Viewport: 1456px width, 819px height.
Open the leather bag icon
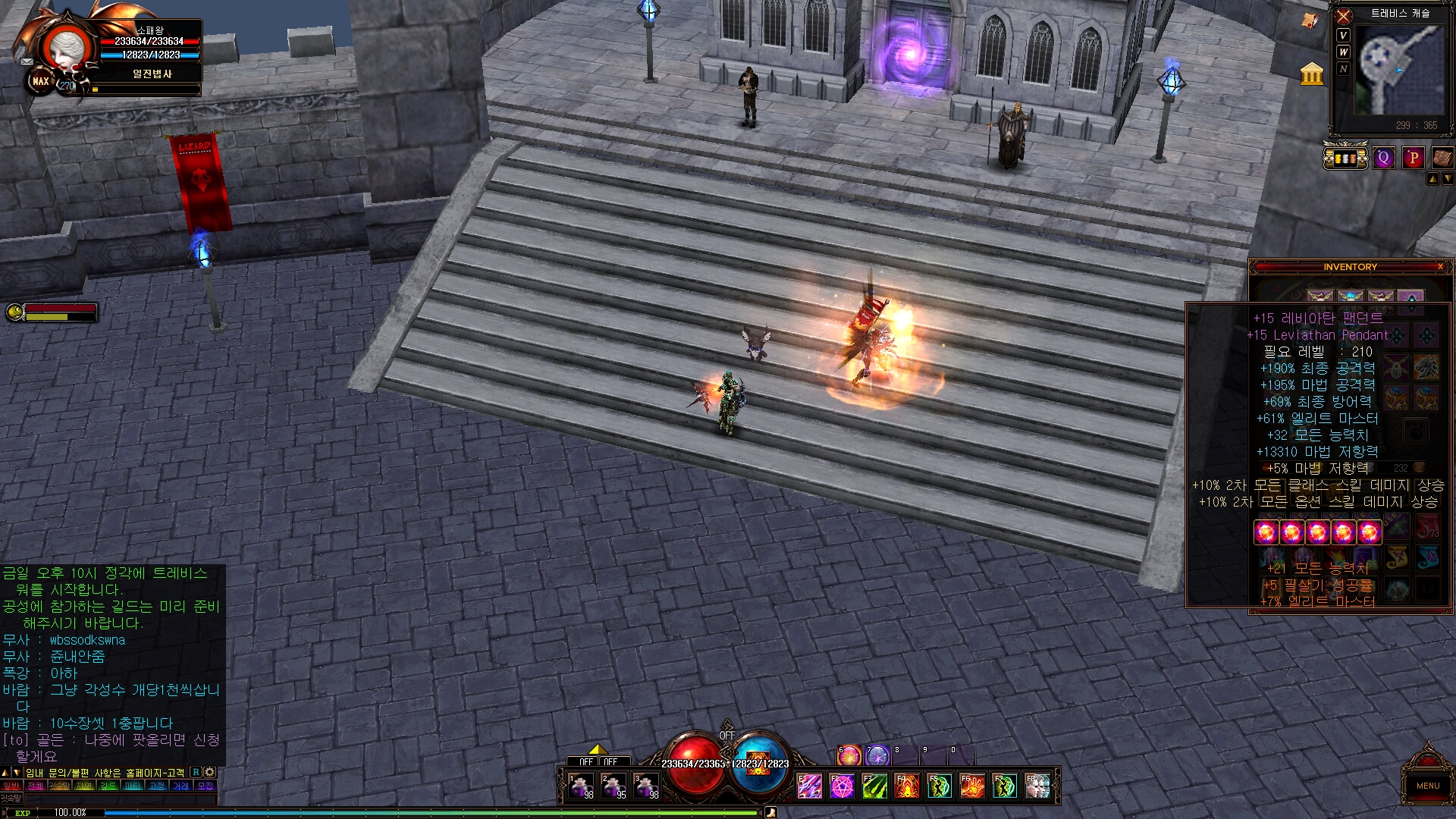pyautogui.click(x=1442, y=158)
